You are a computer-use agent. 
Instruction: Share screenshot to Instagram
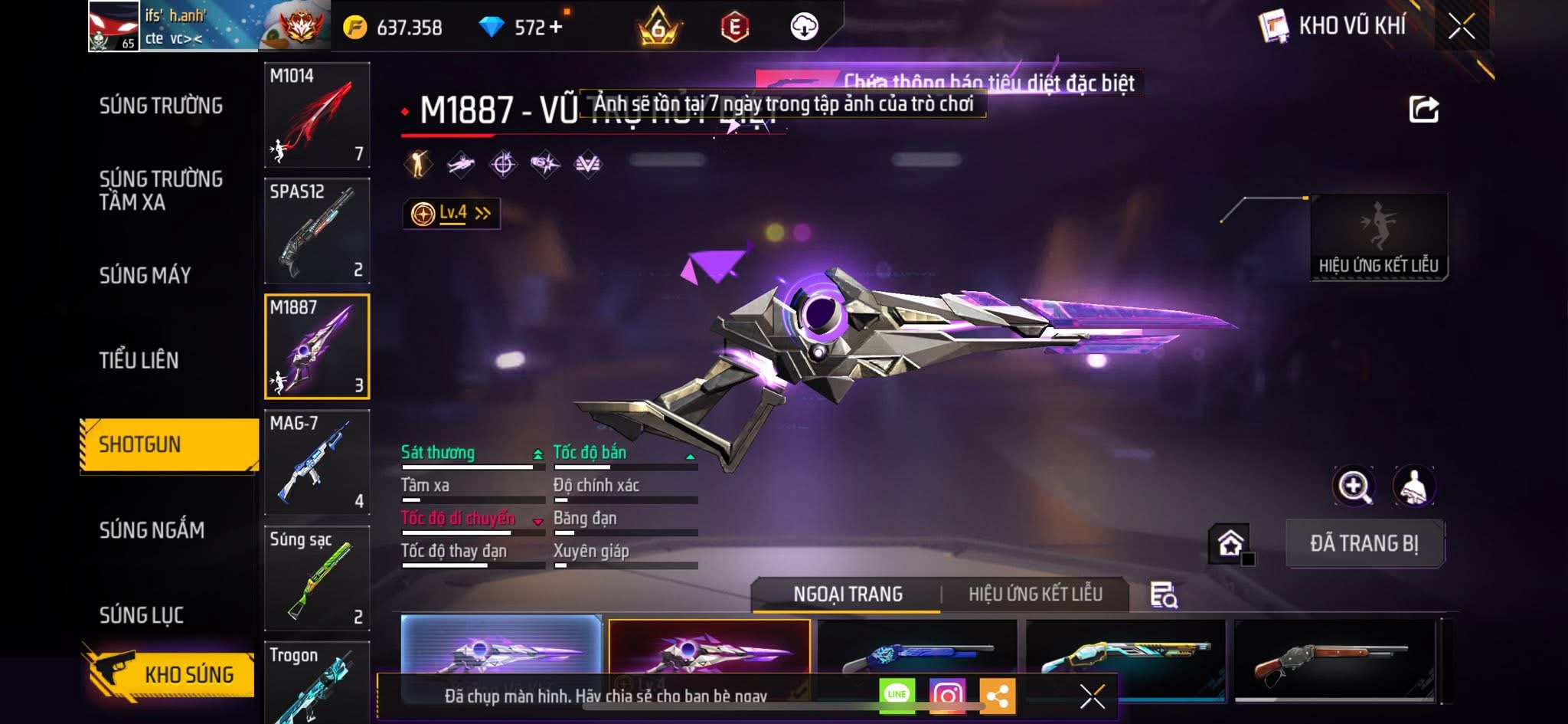coord(947,695)
